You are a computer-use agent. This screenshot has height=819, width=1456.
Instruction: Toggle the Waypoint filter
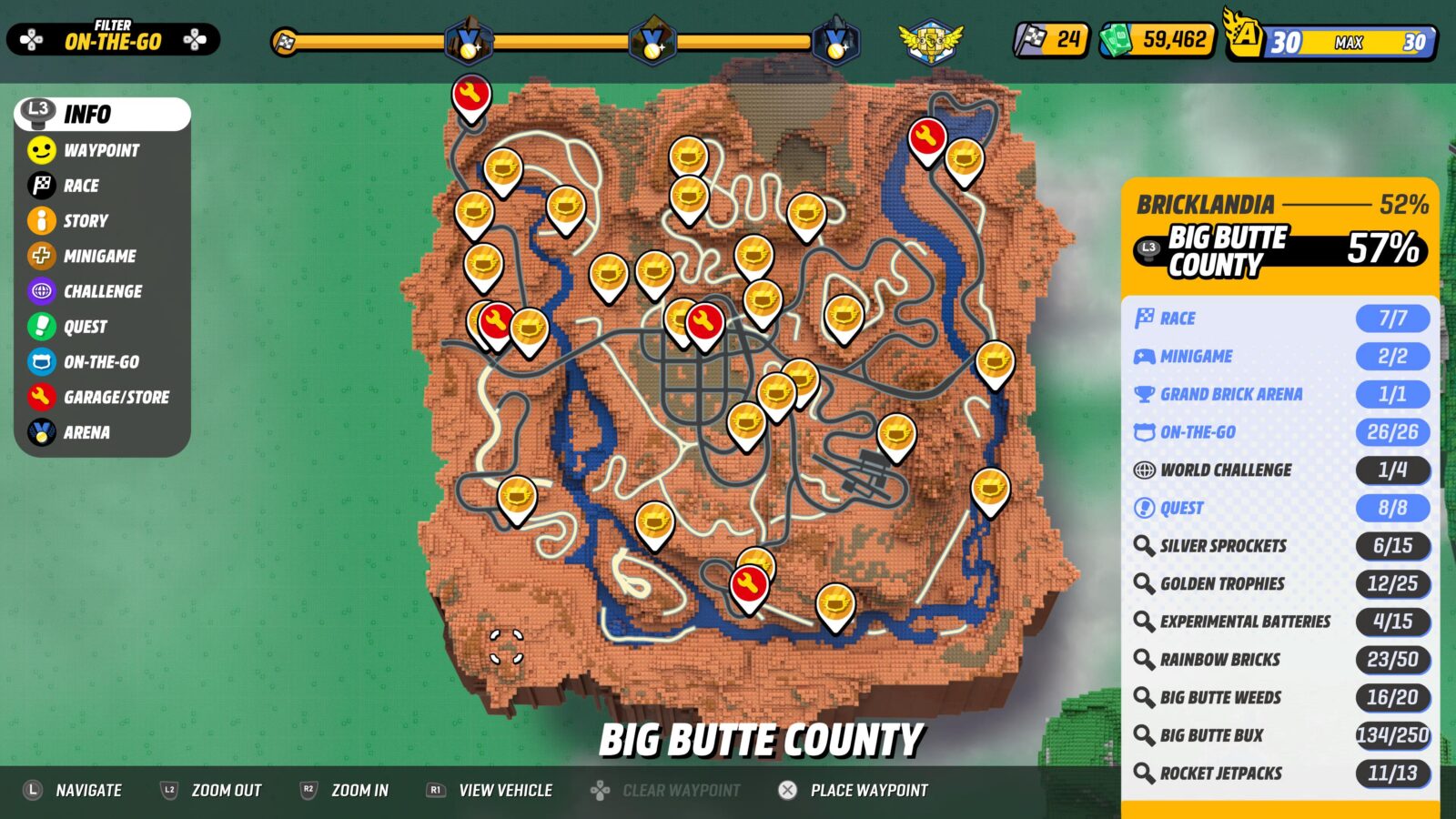pos(40,150)
